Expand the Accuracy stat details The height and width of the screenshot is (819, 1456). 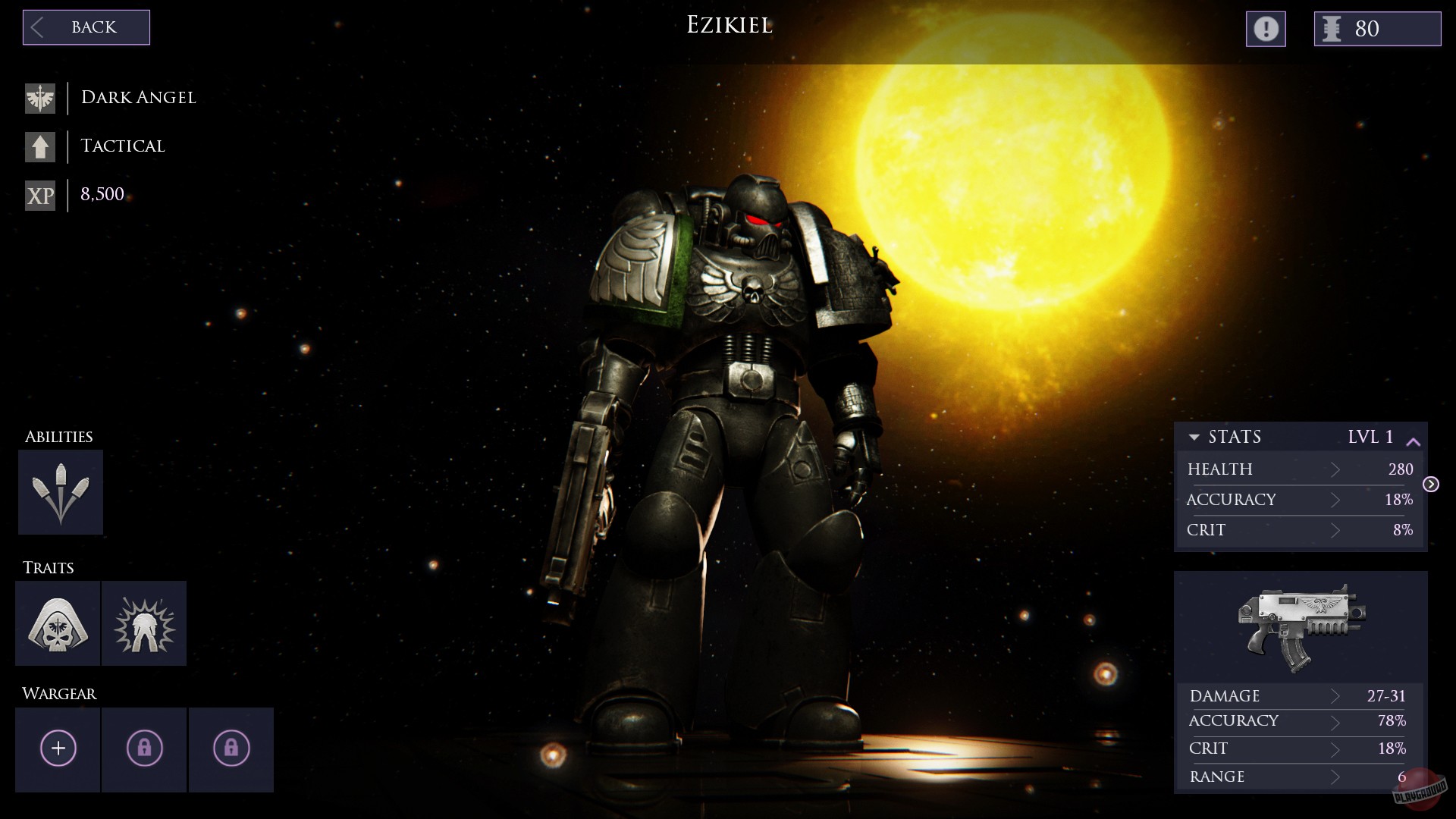click(x=1335, y=500)
